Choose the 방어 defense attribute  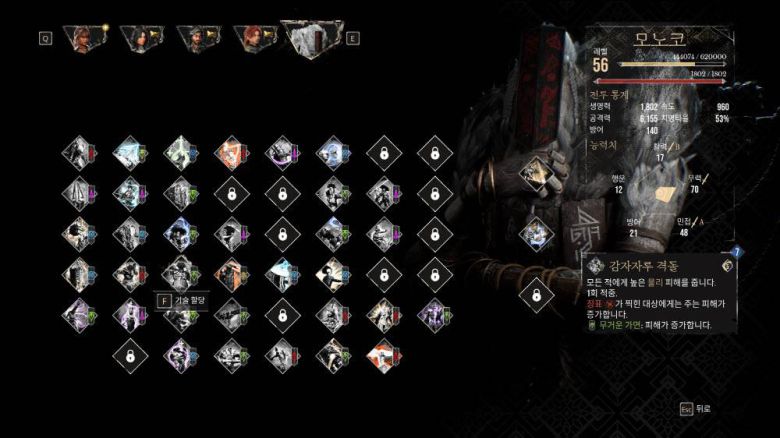pyautogui.click(x=632, y=226)
